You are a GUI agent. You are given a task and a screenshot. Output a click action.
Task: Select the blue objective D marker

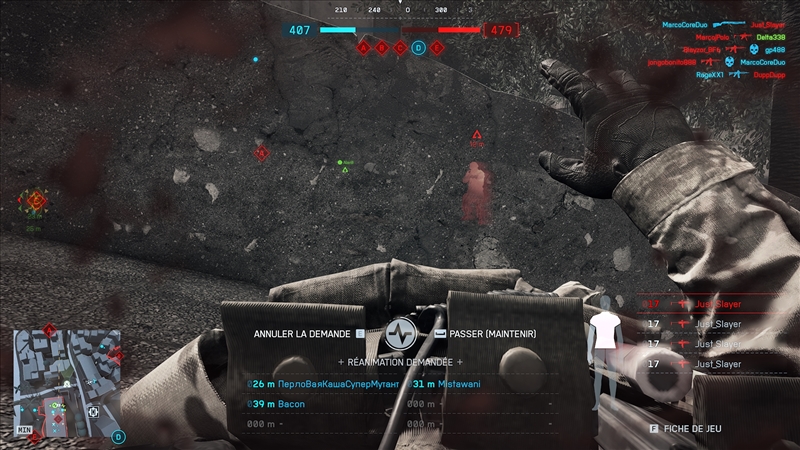[x=419, y=47]
